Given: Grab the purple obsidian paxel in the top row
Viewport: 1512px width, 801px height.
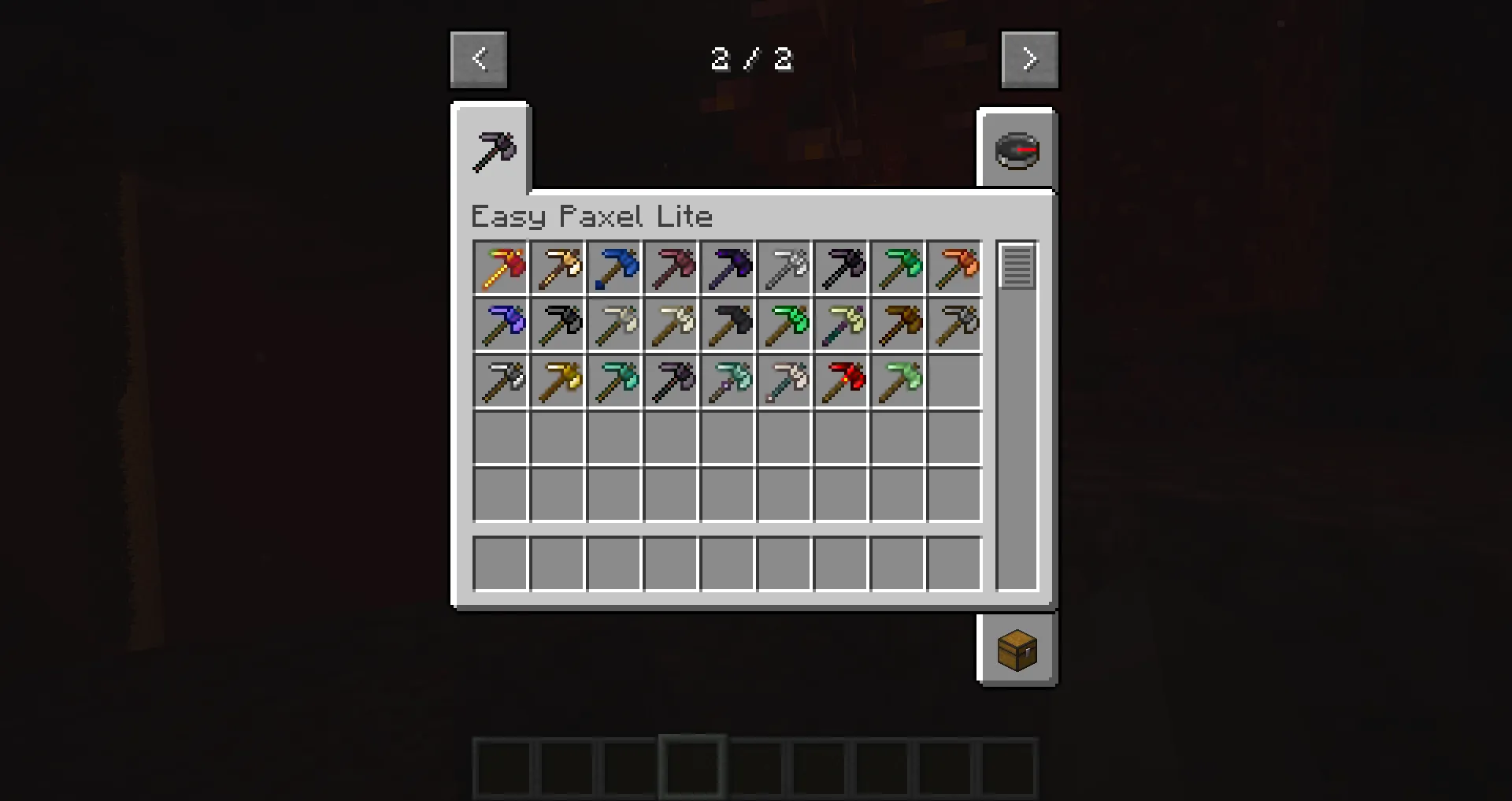Looking at the screenshot, I should (x=727, y=268).
